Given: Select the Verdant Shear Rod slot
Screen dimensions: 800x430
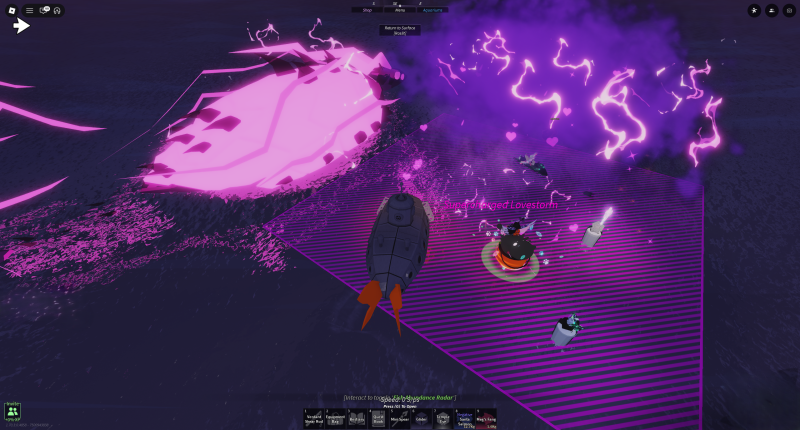Looking at the screenshot, I should [314, 418].
